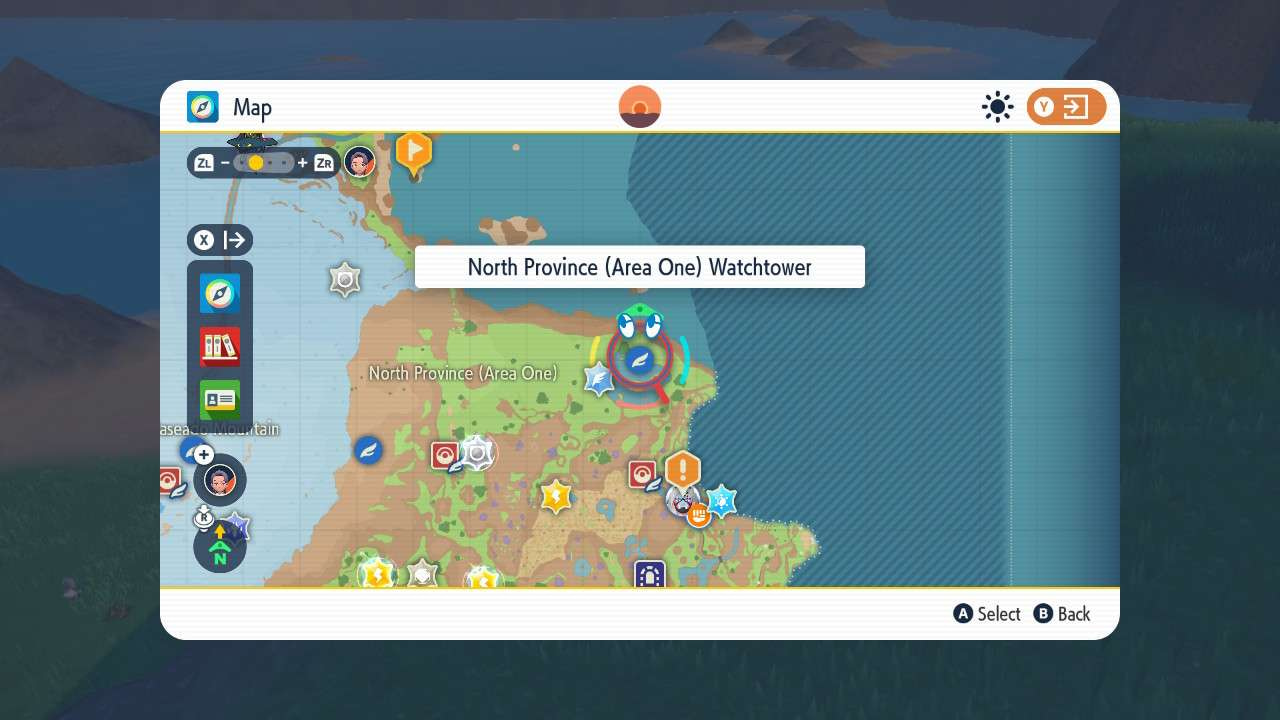Click the Back prompt at bottom right
The image size is (1280, 720).
coord(1062,614)
